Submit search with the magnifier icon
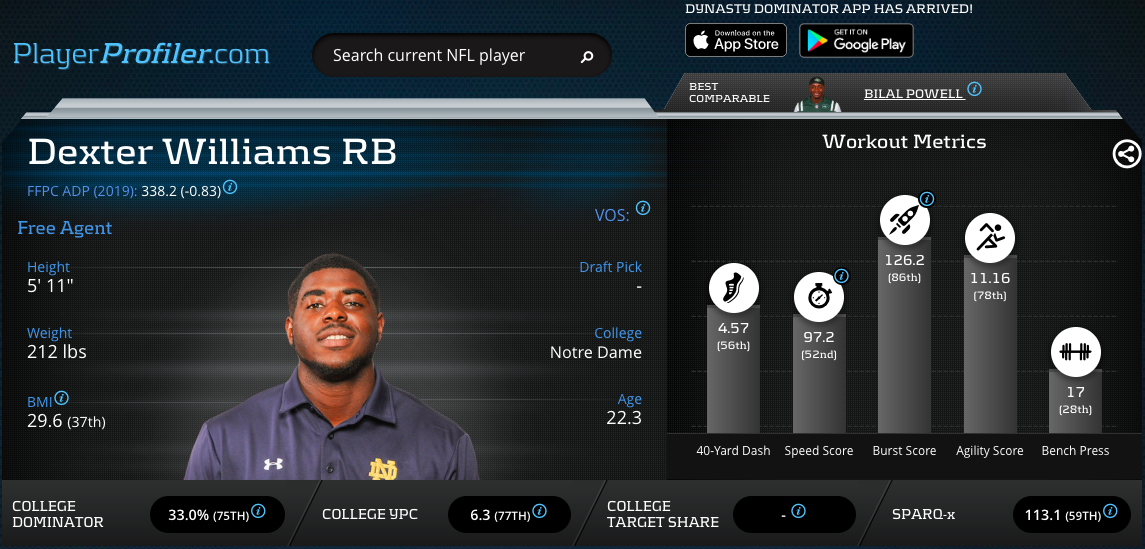The width and height of the screenshot is (1145, 549). [587, 57]
